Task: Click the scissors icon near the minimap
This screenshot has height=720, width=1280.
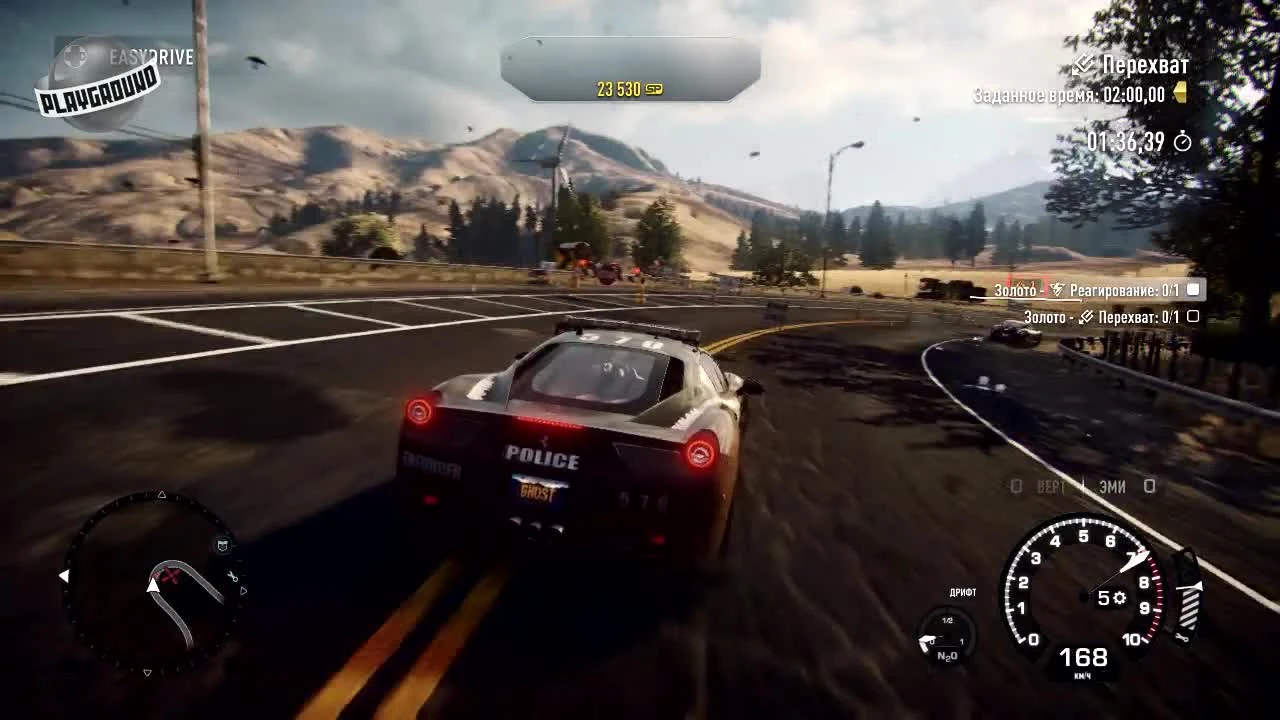Action: (x=231, y=576)
